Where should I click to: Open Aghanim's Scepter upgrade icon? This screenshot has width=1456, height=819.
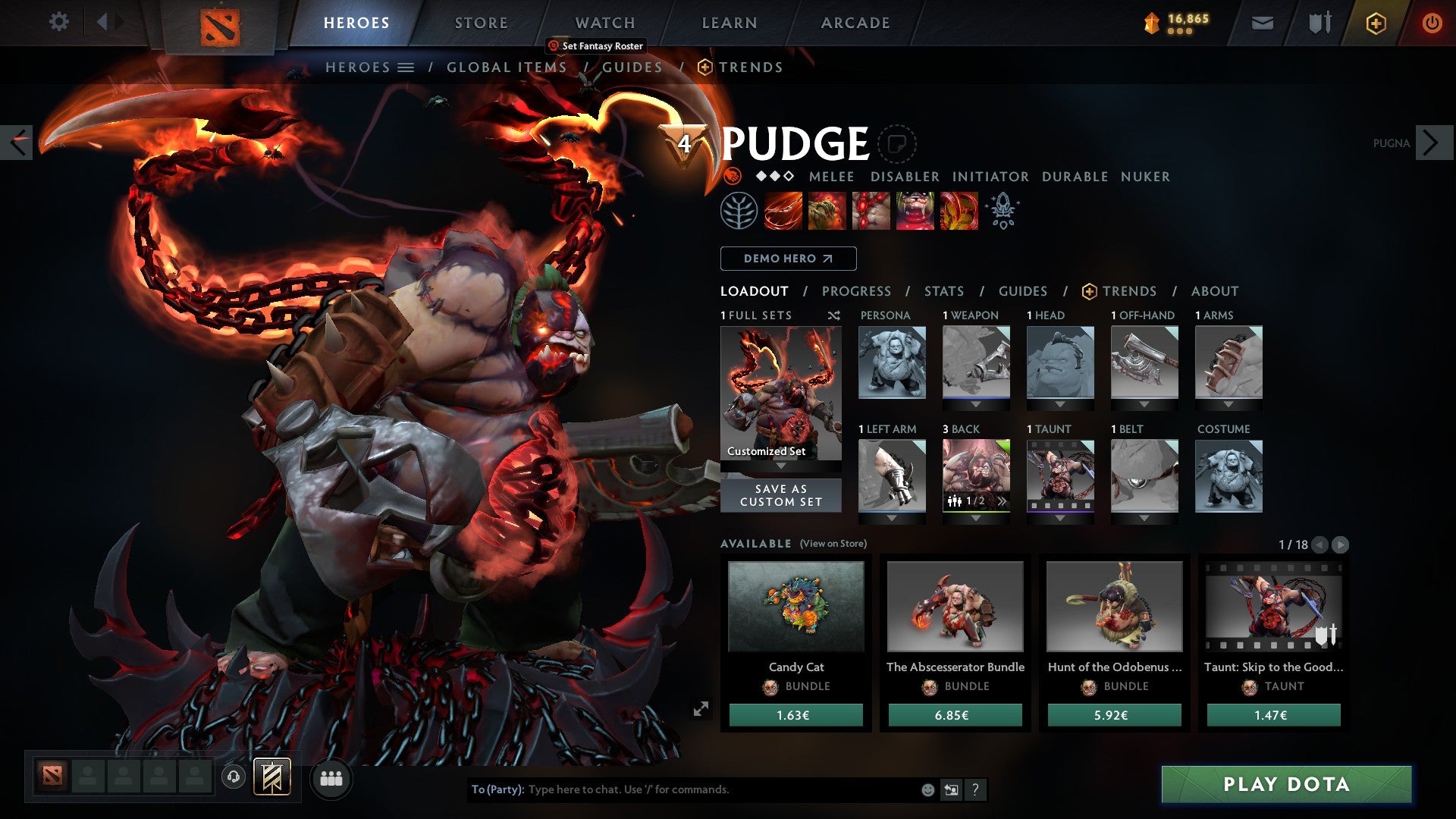point(1003,211)
